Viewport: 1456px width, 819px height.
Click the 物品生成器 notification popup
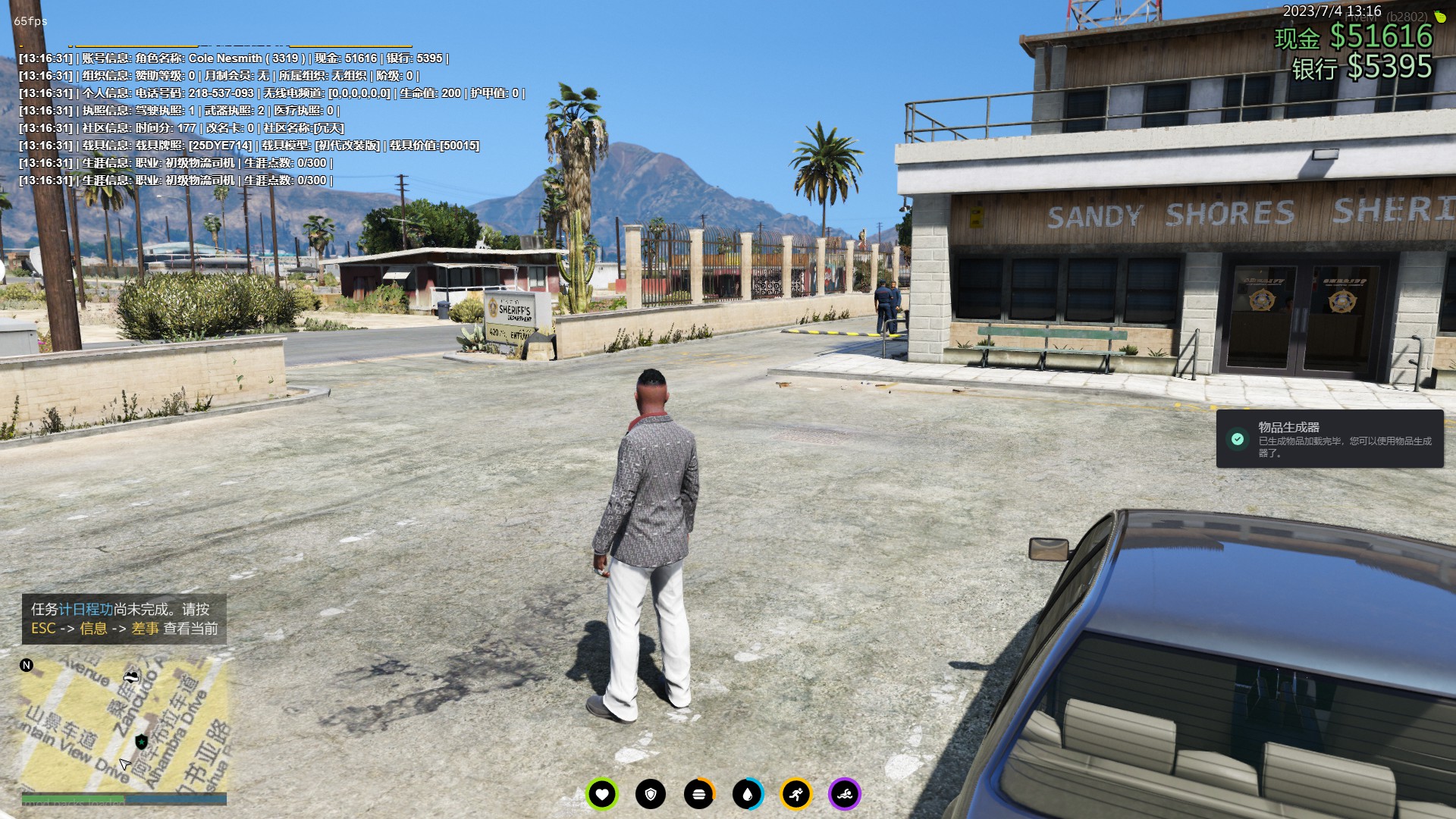[x=1329, y=439]
